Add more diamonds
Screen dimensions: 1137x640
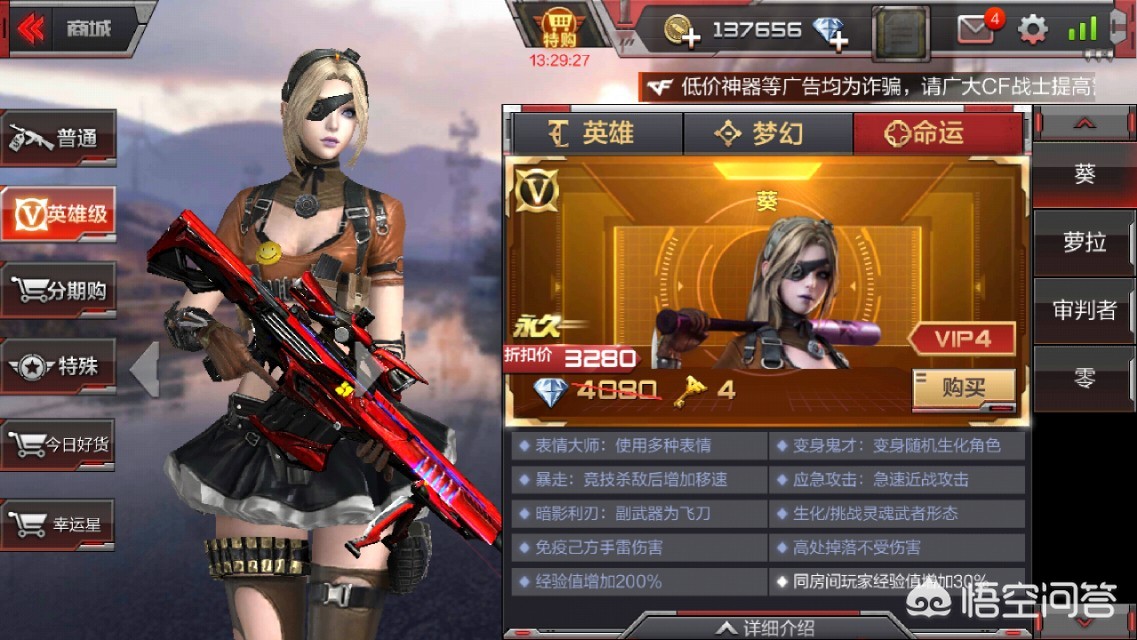[830, 33]
